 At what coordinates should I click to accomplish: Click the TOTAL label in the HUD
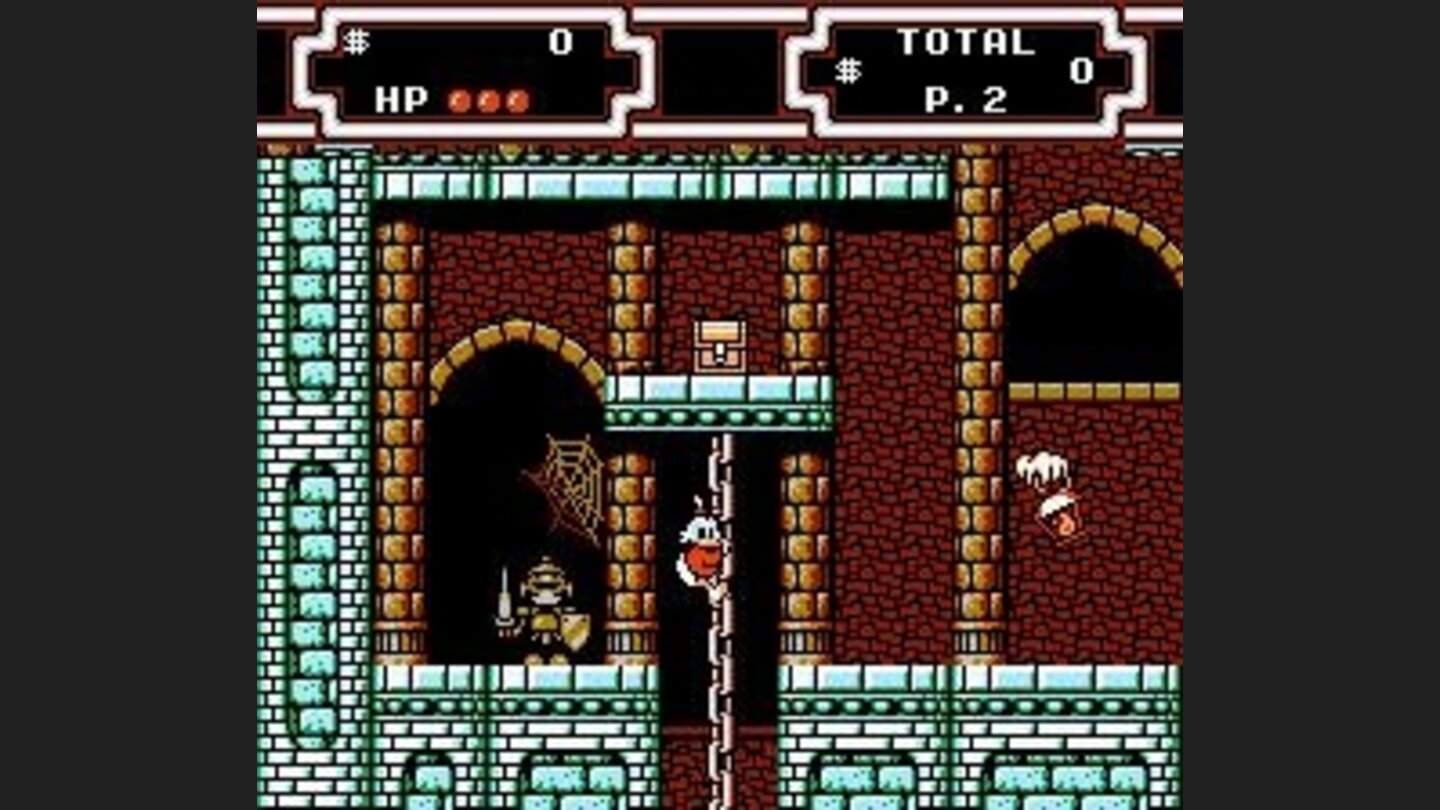coord(965,40)
